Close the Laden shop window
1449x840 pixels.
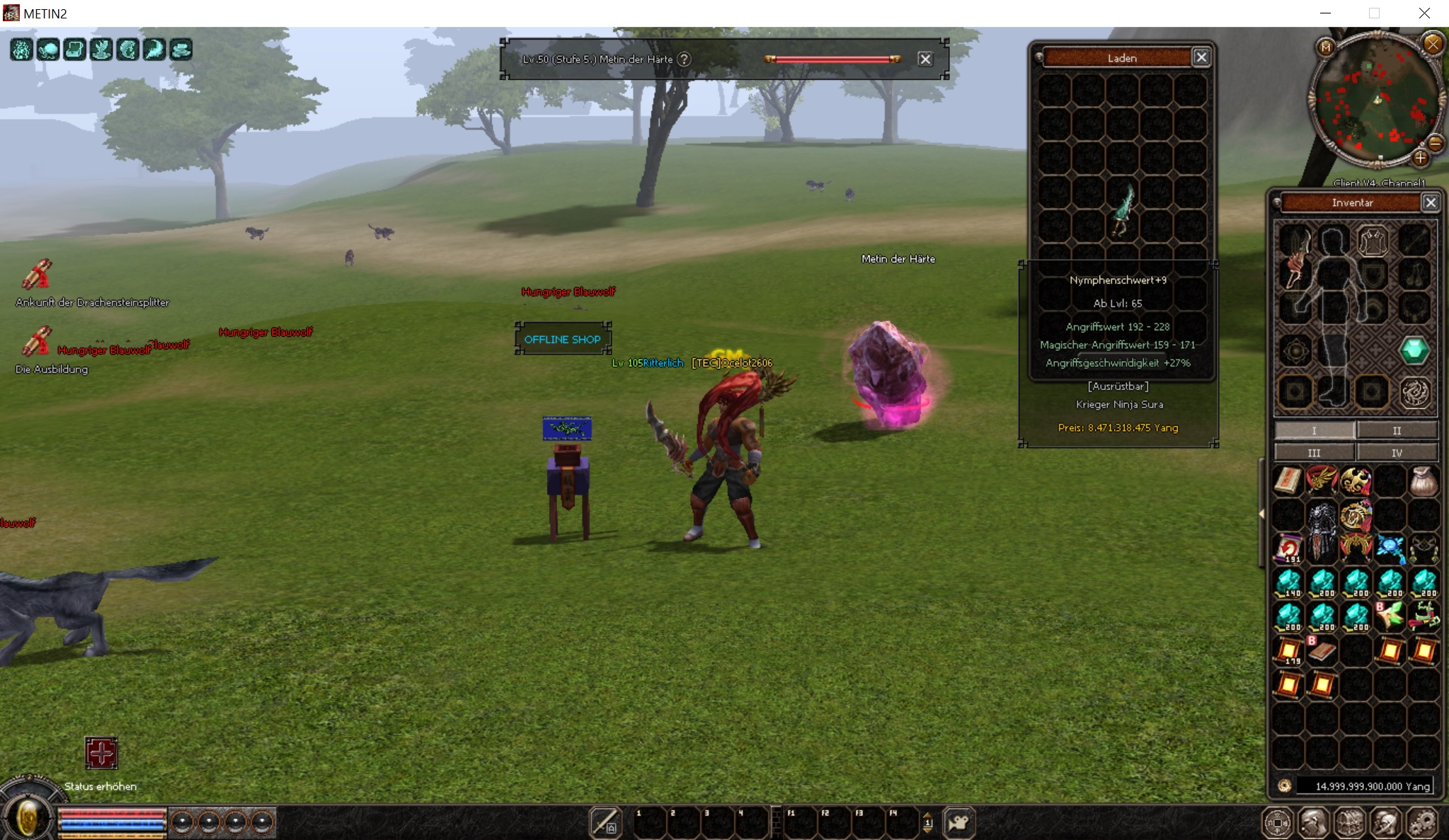pos(1201,57)
